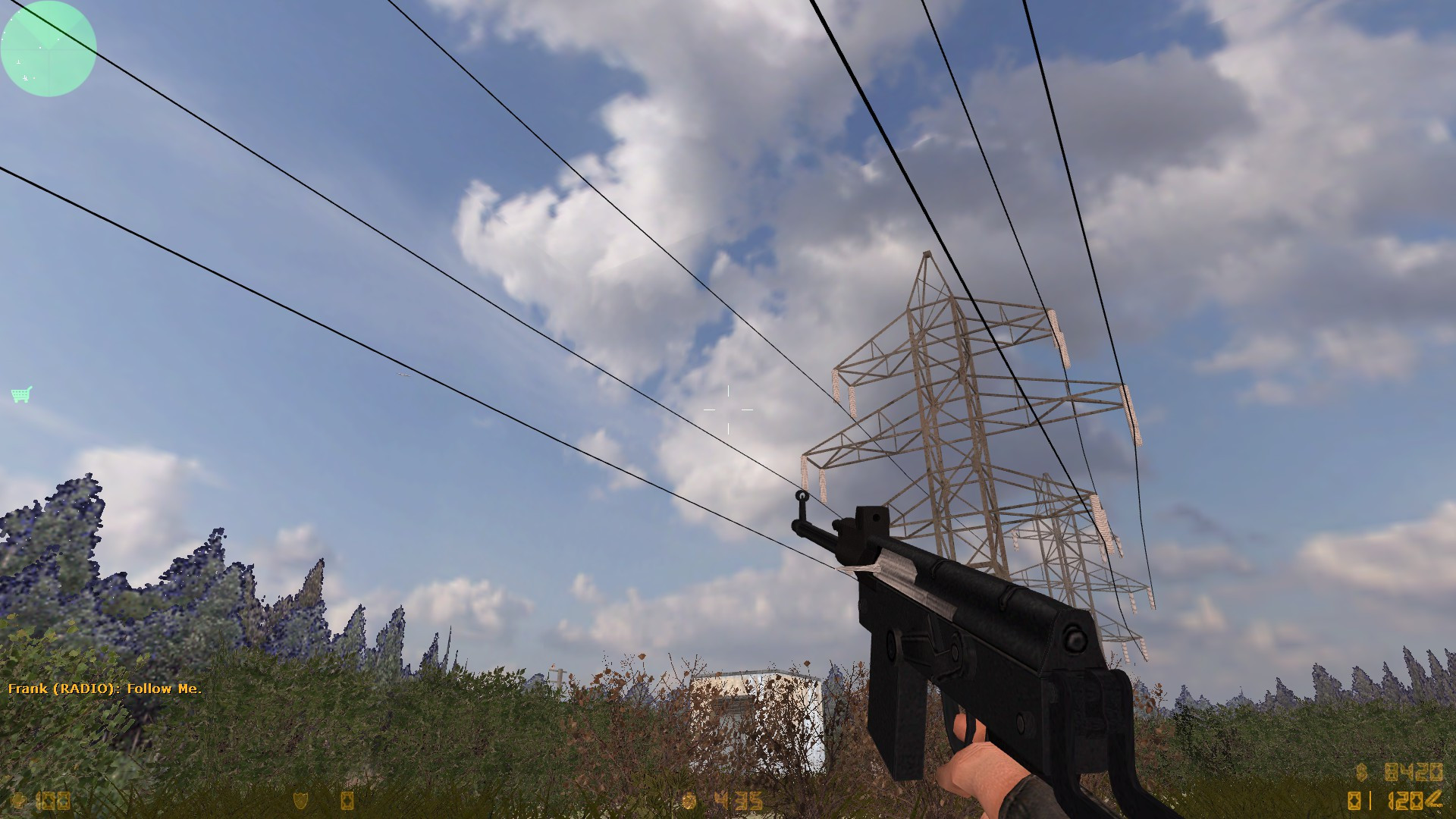The width and height of the screenshot is (1456, 819).
Task: Toggle the radar overlay in the top-left corner
Action: click(48, 49)
